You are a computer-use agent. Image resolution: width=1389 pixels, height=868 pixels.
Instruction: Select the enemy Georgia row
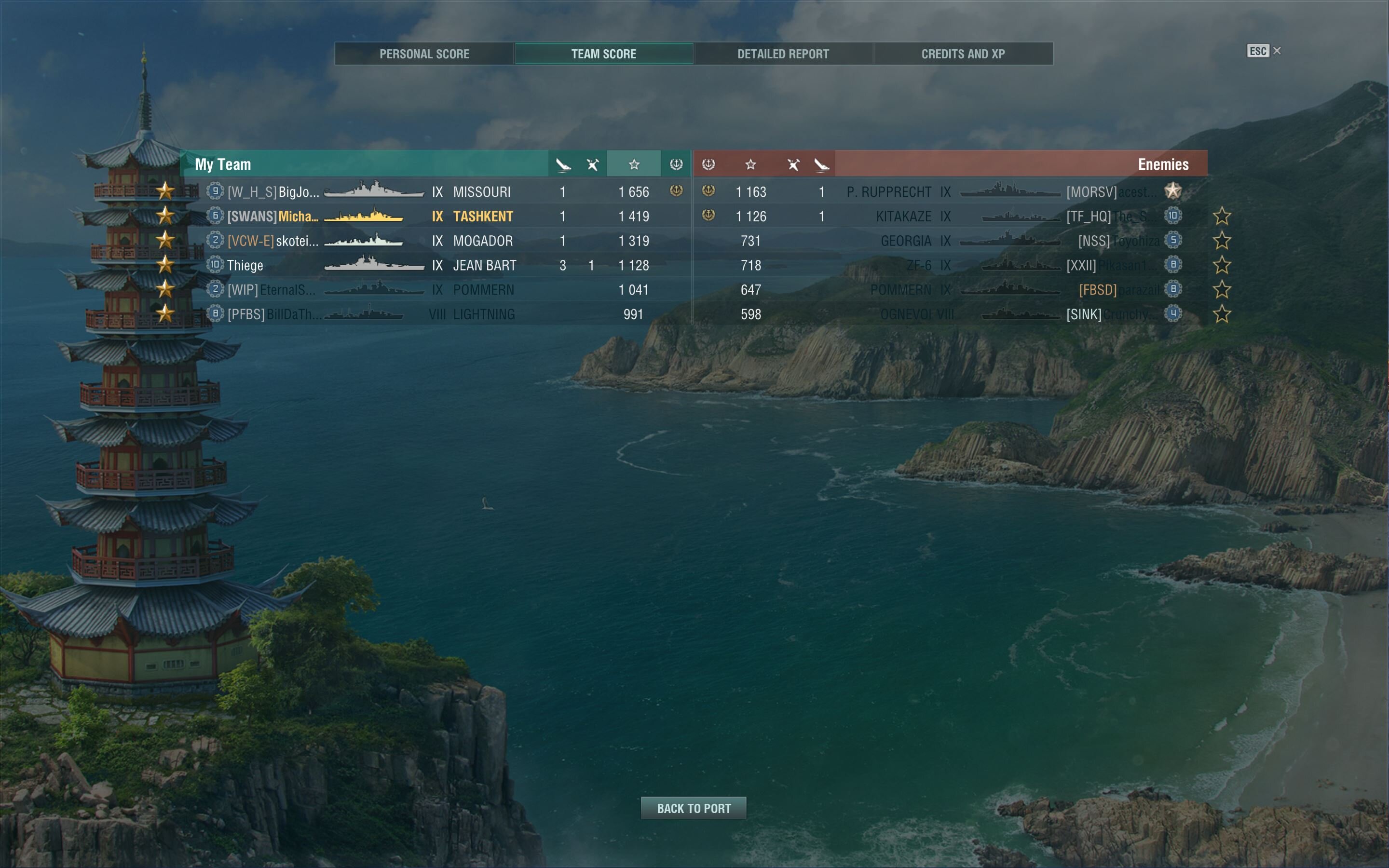point(947,241)
